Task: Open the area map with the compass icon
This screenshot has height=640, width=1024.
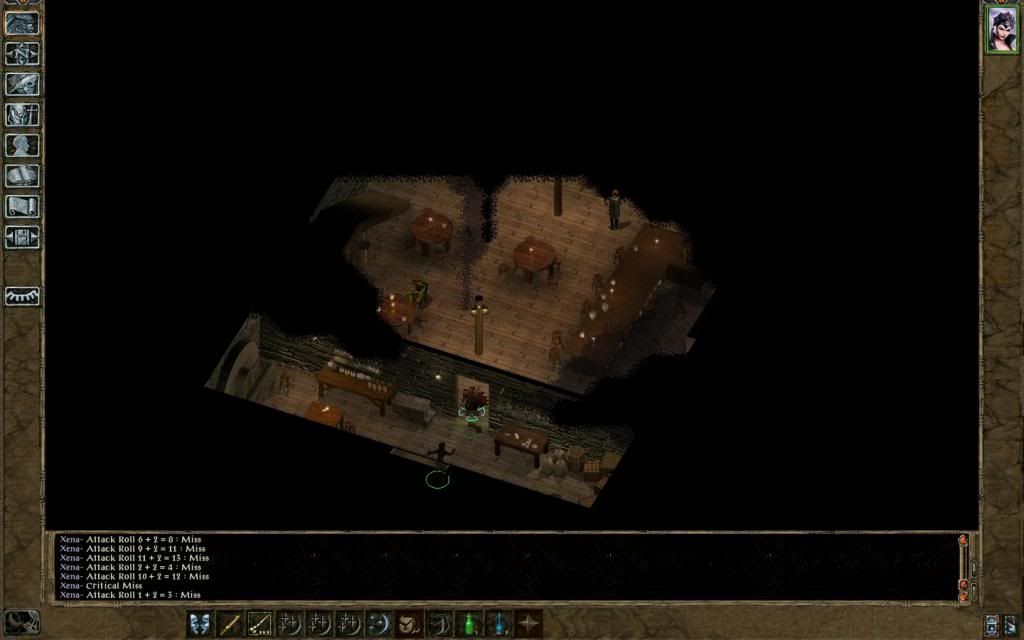Action: (22, 53)
